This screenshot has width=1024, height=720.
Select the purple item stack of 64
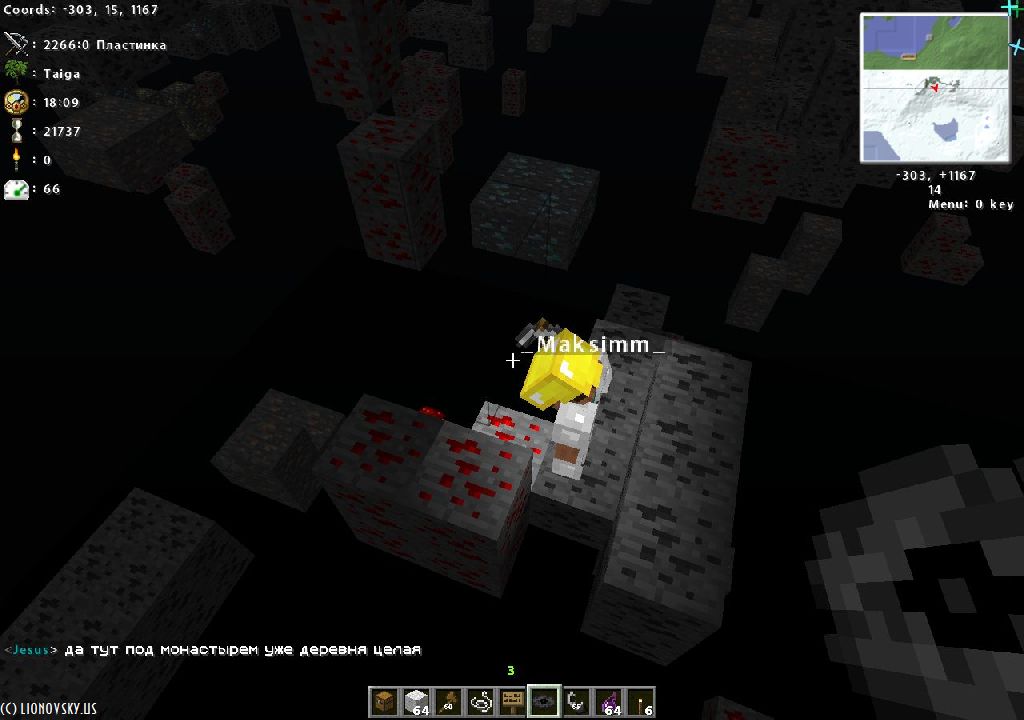(608, 703)
